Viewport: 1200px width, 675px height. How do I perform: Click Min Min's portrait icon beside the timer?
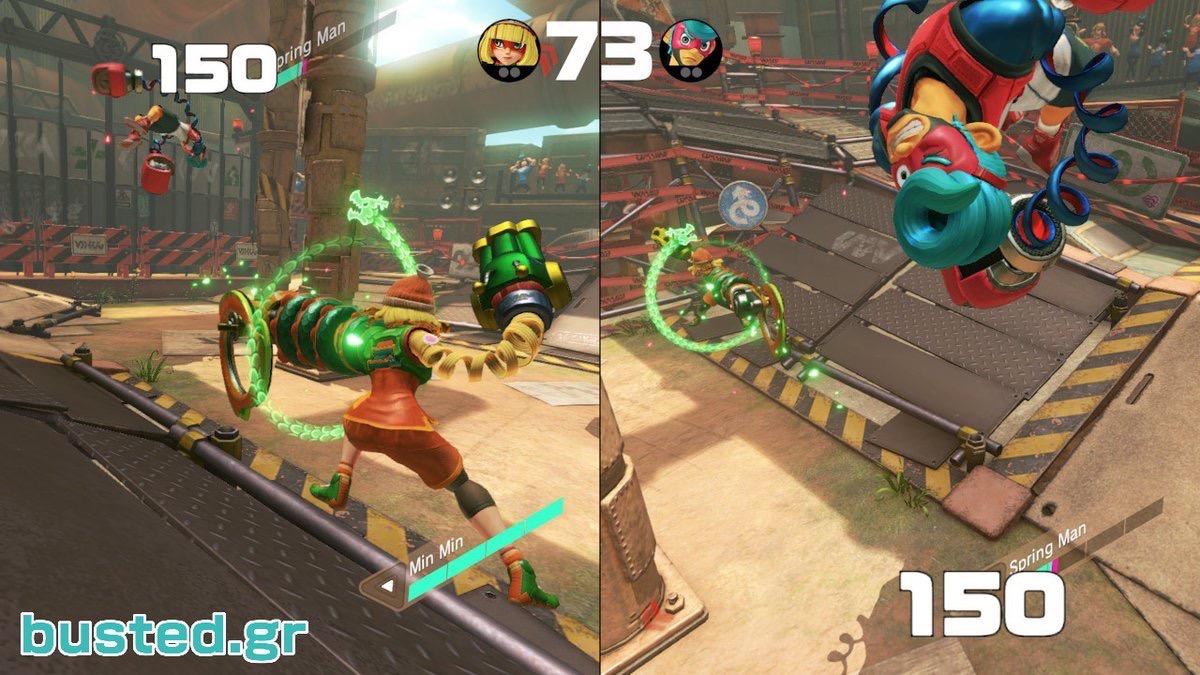(509, 51)
